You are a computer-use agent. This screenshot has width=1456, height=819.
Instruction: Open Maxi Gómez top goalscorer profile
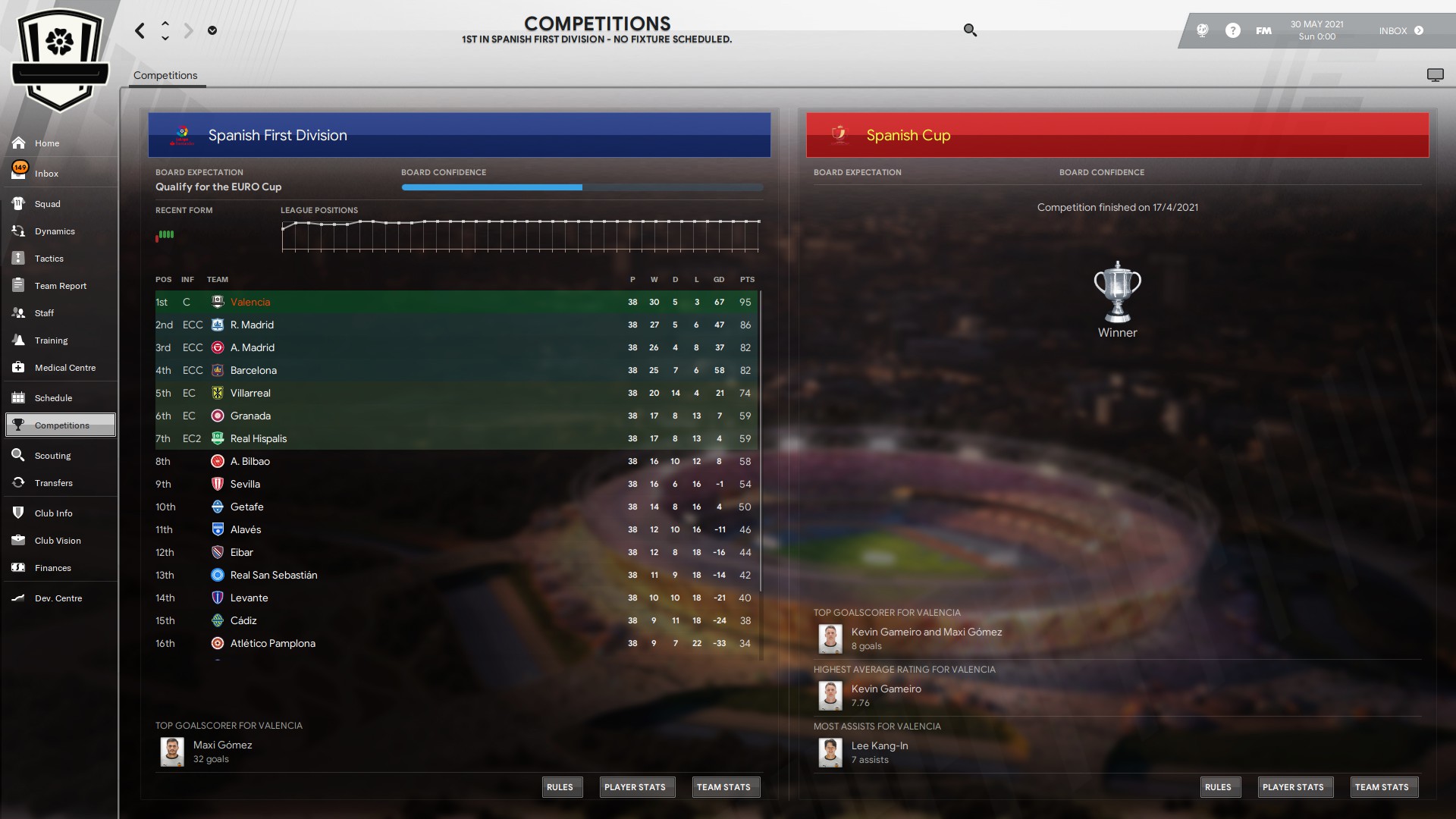[222, 745]
